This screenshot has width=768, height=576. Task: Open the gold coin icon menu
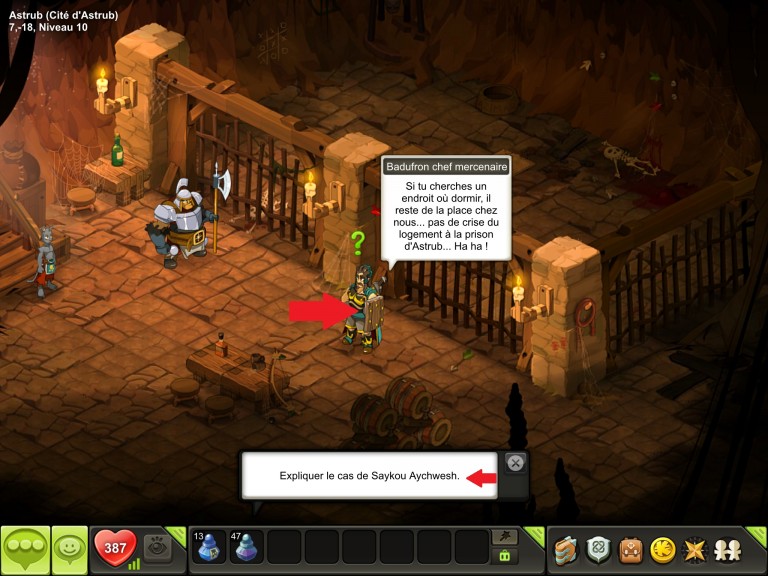661,549
